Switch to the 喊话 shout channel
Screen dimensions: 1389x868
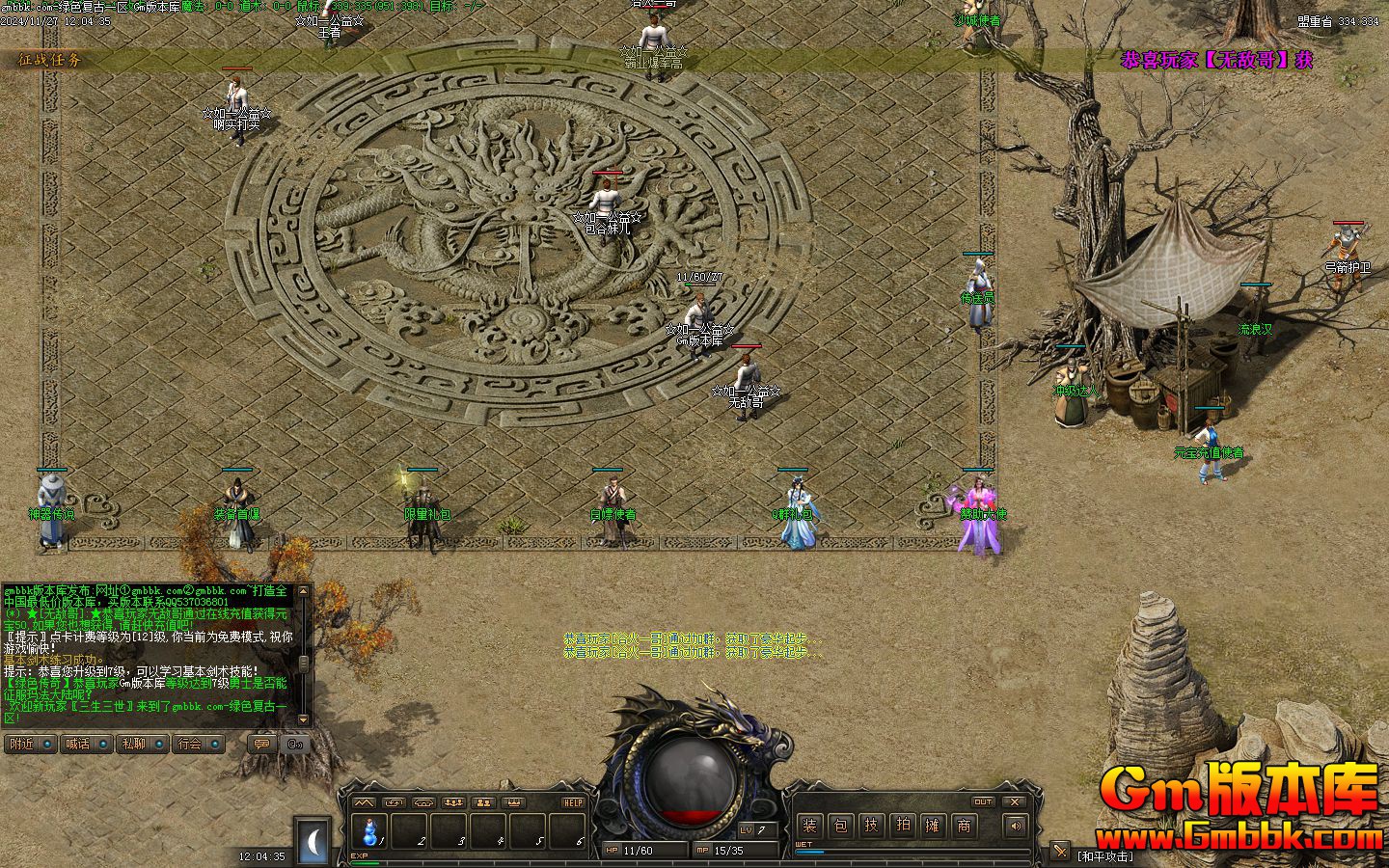pyautogui.click(x=86, y=744)
